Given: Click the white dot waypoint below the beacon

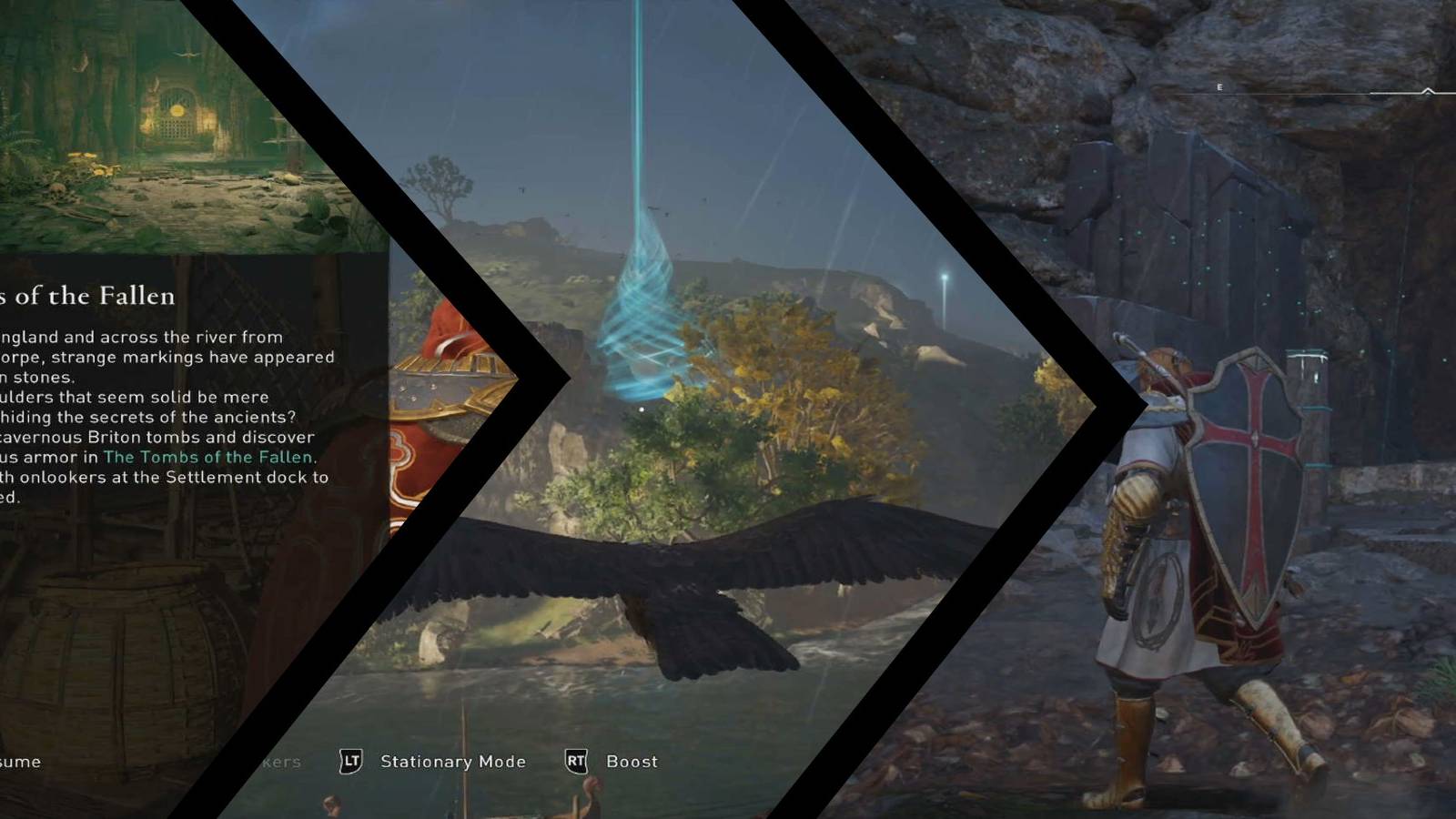Looking at the screenshot, I should (x=642, y=409).
